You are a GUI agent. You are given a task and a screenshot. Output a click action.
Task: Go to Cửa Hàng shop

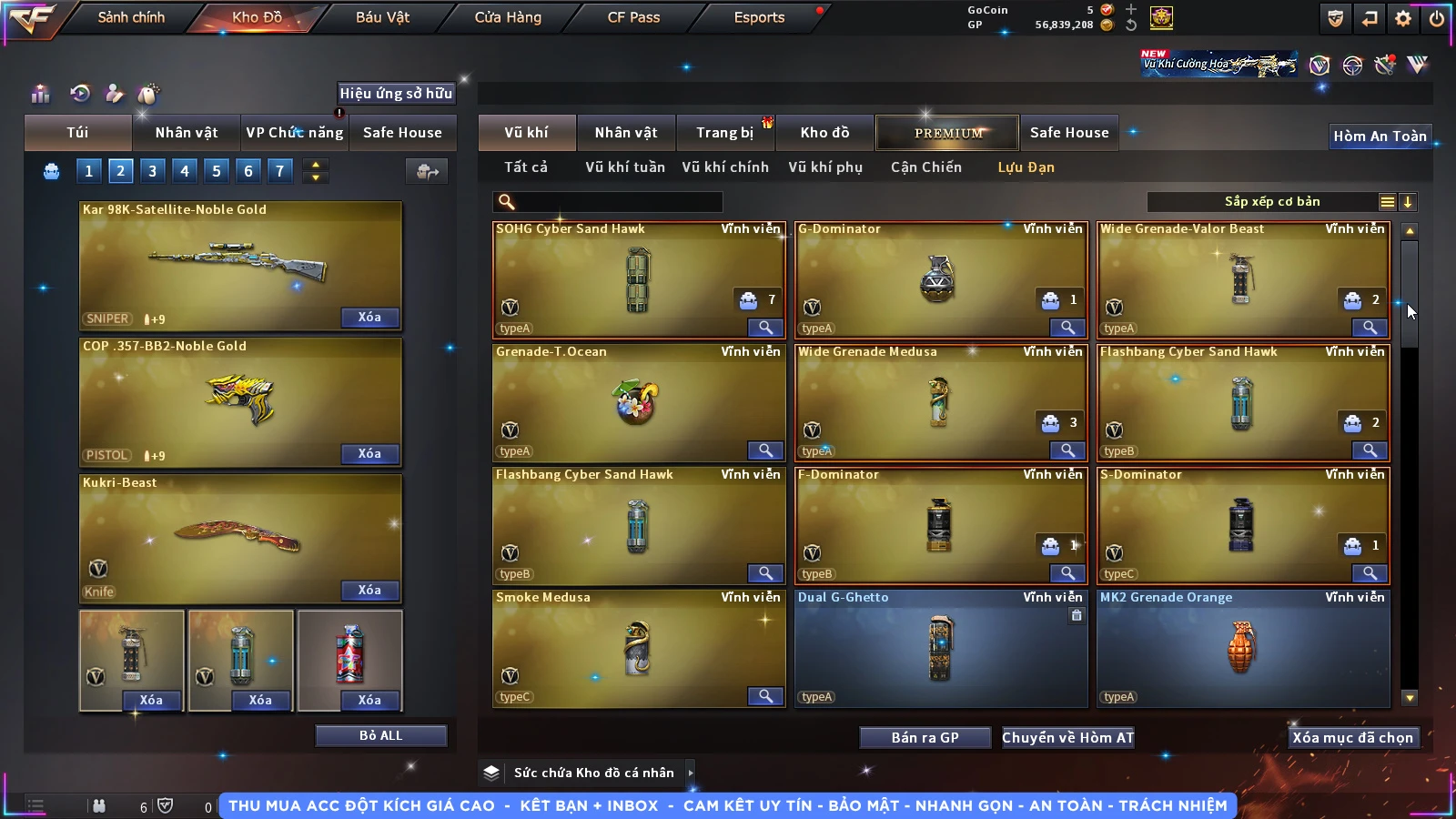[x=508, y=17]
